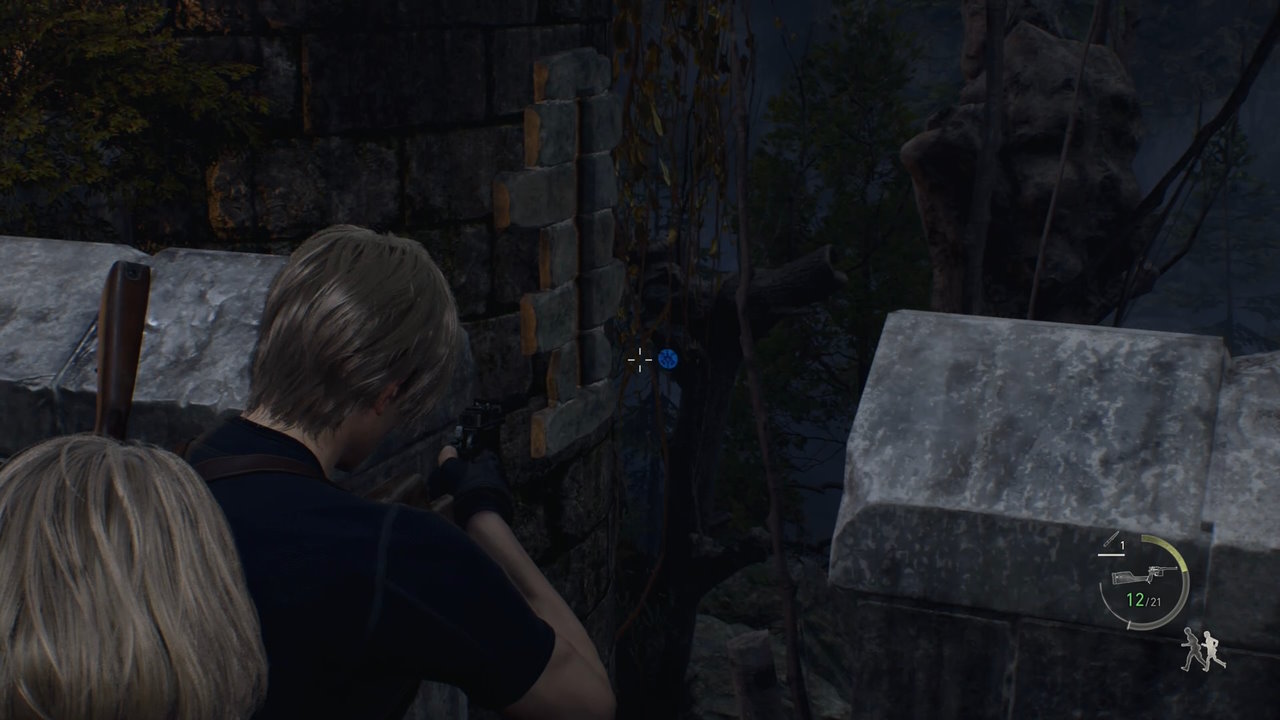Click the running figures movement indicator
Screen dimensions: 1280x720
[1200, 648]
